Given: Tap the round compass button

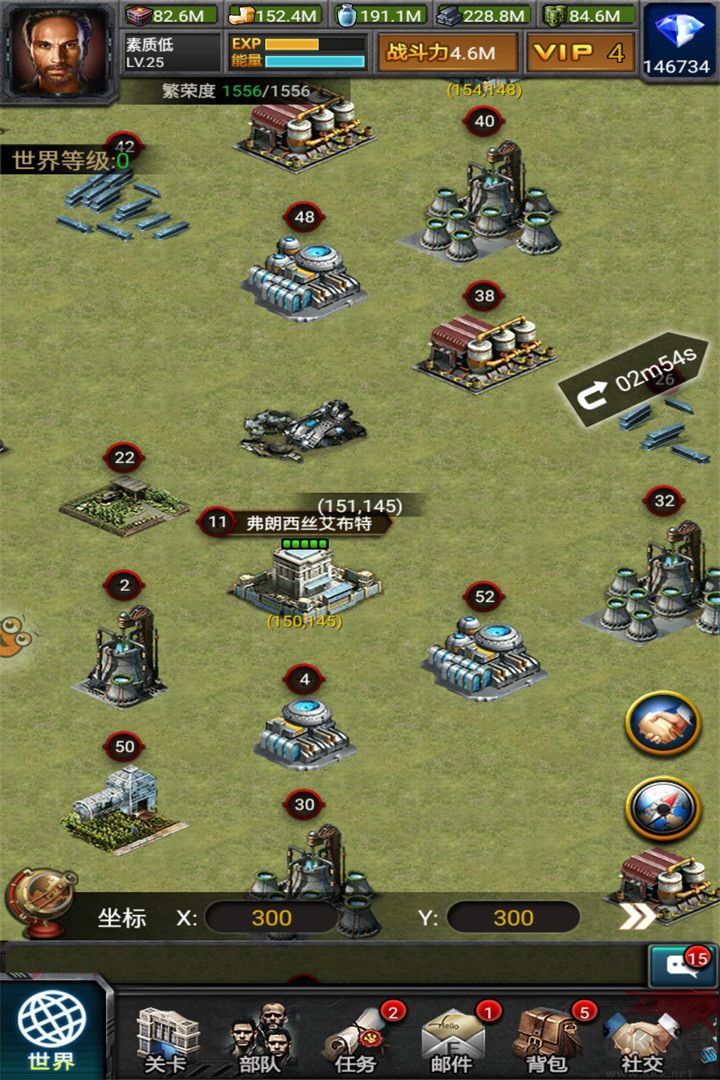Looking at the screenshot, I should click(662, 808).
